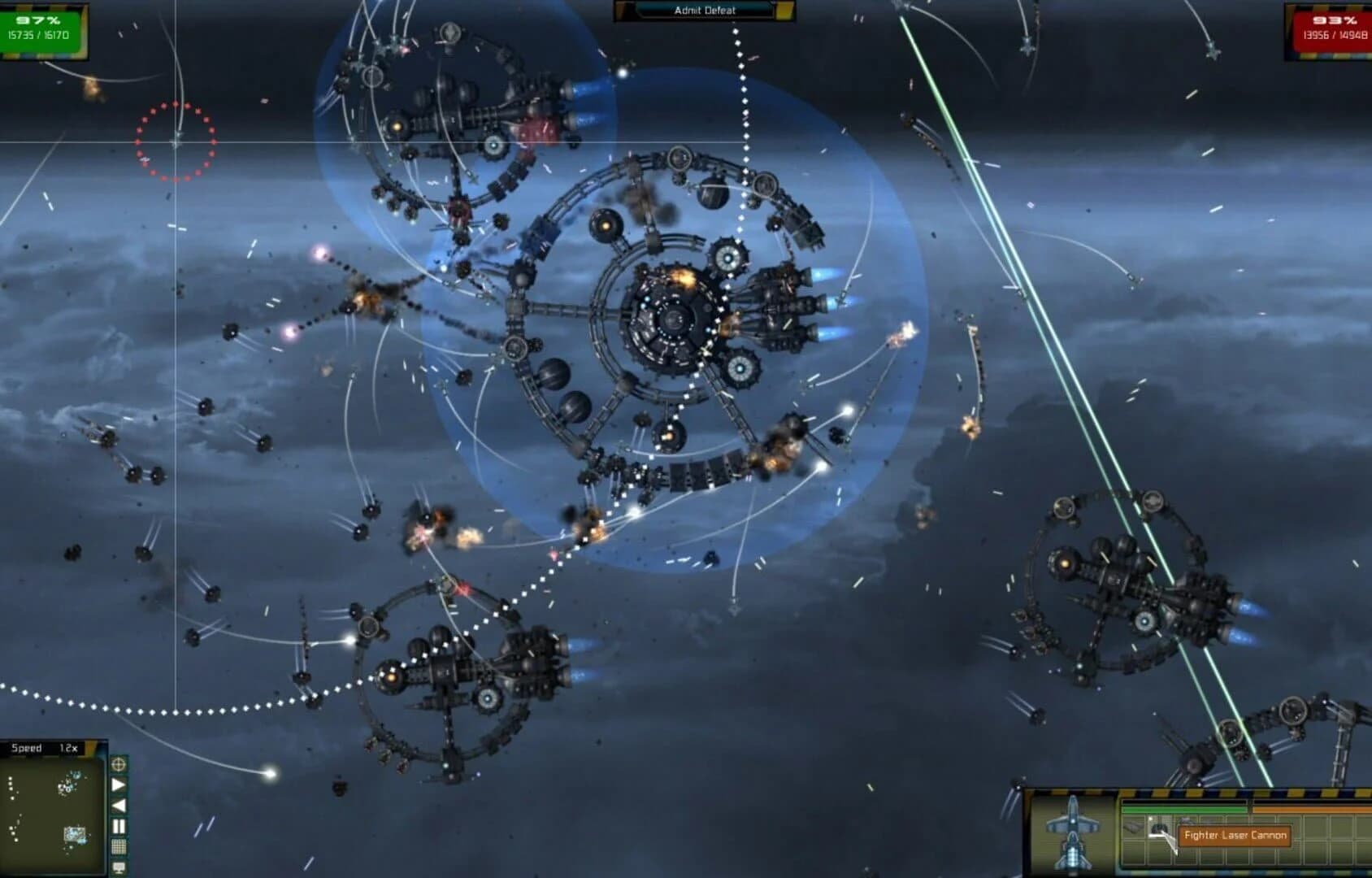Click the module thumbnail beside the green health bar

point(1134,826)
